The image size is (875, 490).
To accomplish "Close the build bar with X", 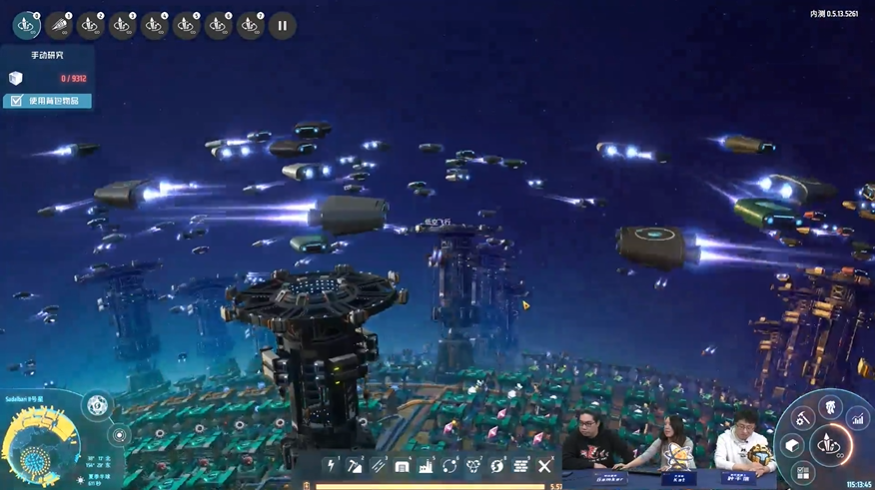I will point(545,466).
